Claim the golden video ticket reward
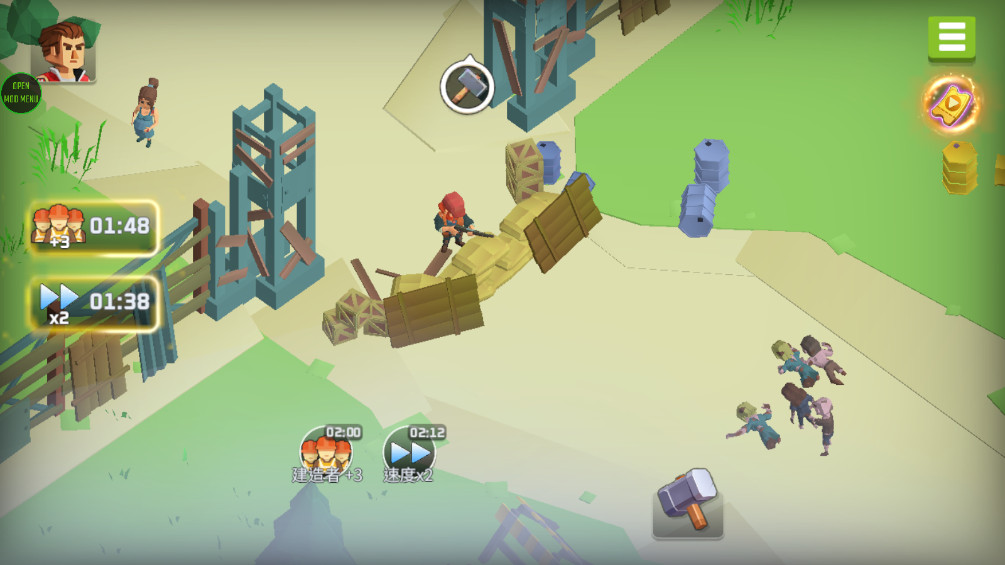1005x565 pixels. click(x=951, y=104)
